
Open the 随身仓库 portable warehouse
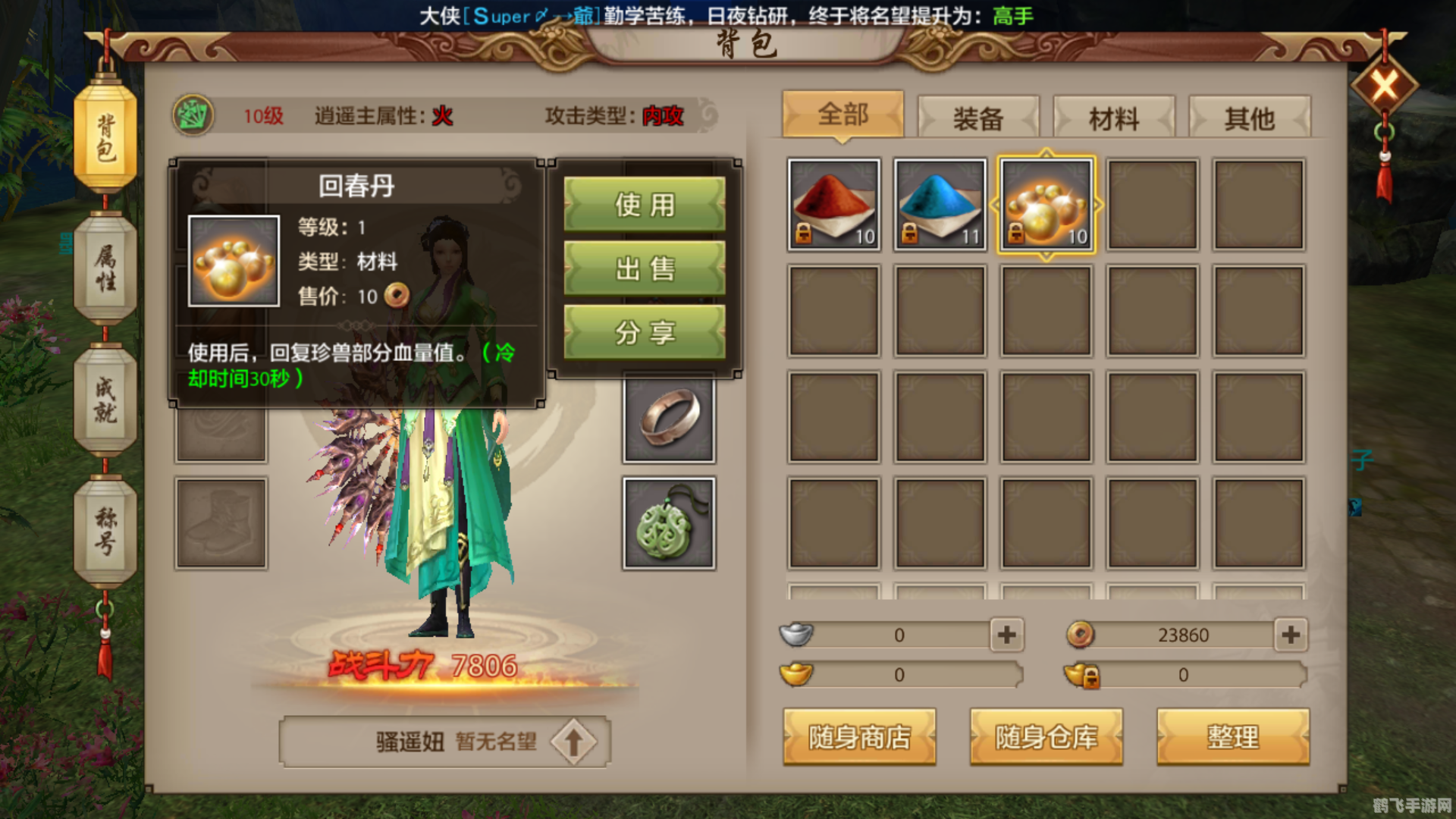click(x=1046, y=736)
